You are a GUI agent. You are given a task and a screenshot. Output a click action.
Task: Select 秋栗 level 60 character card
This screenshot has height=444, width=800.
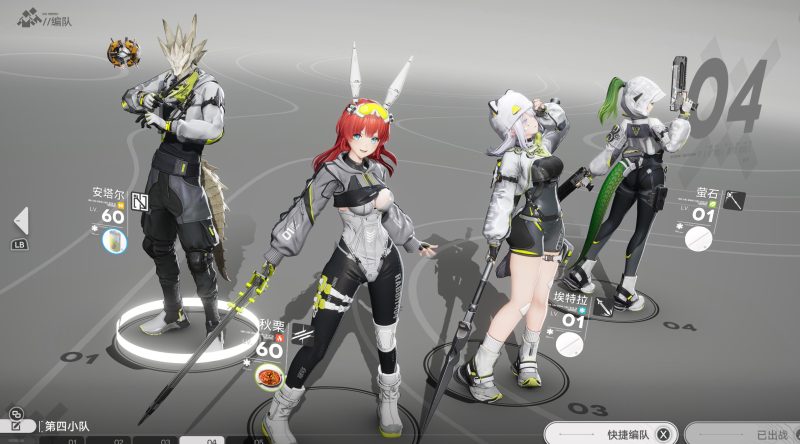[272, 340]
